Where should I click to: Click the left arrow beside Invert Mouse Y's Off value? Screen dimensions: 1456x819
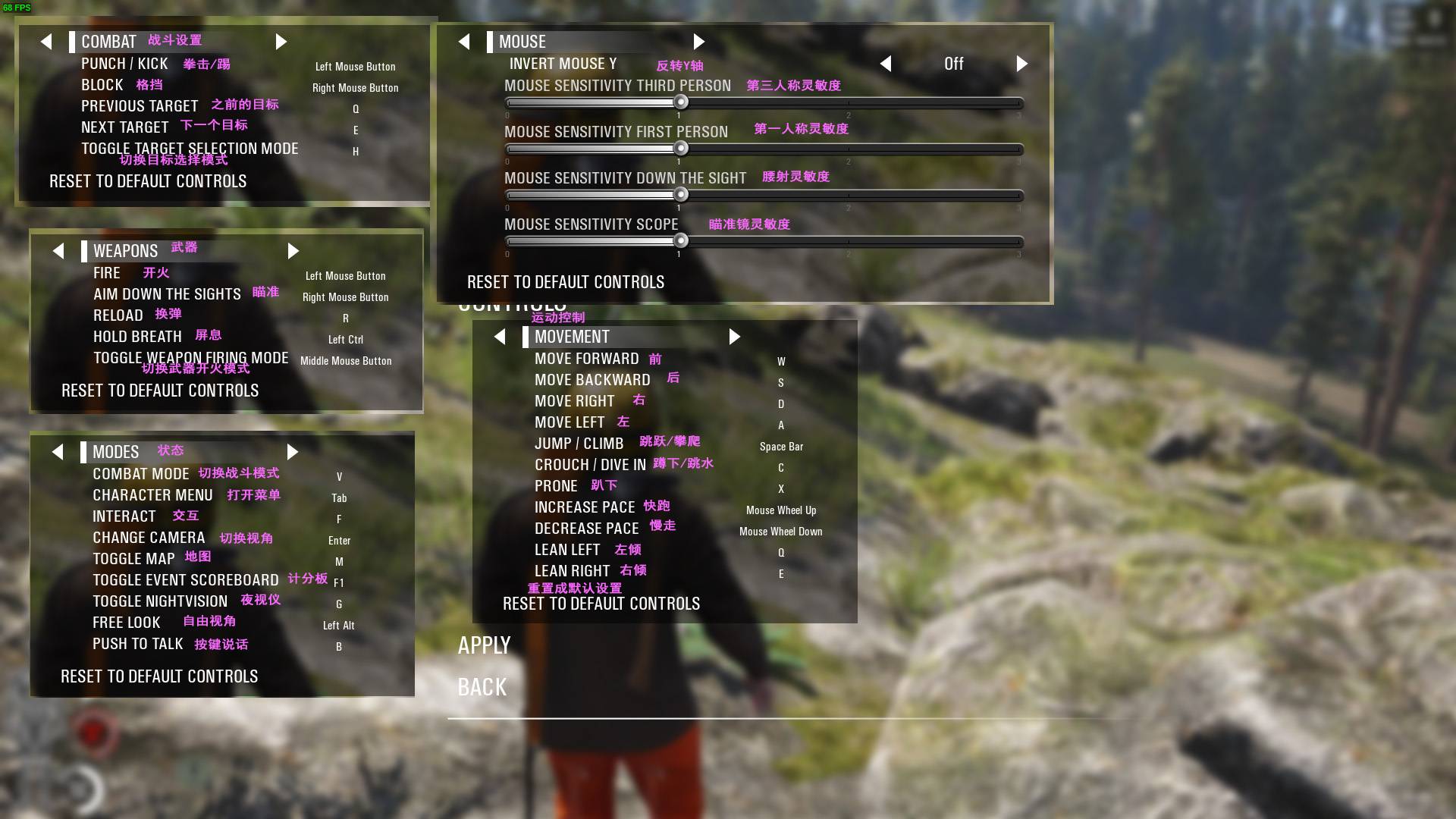[x=886, y=64]
